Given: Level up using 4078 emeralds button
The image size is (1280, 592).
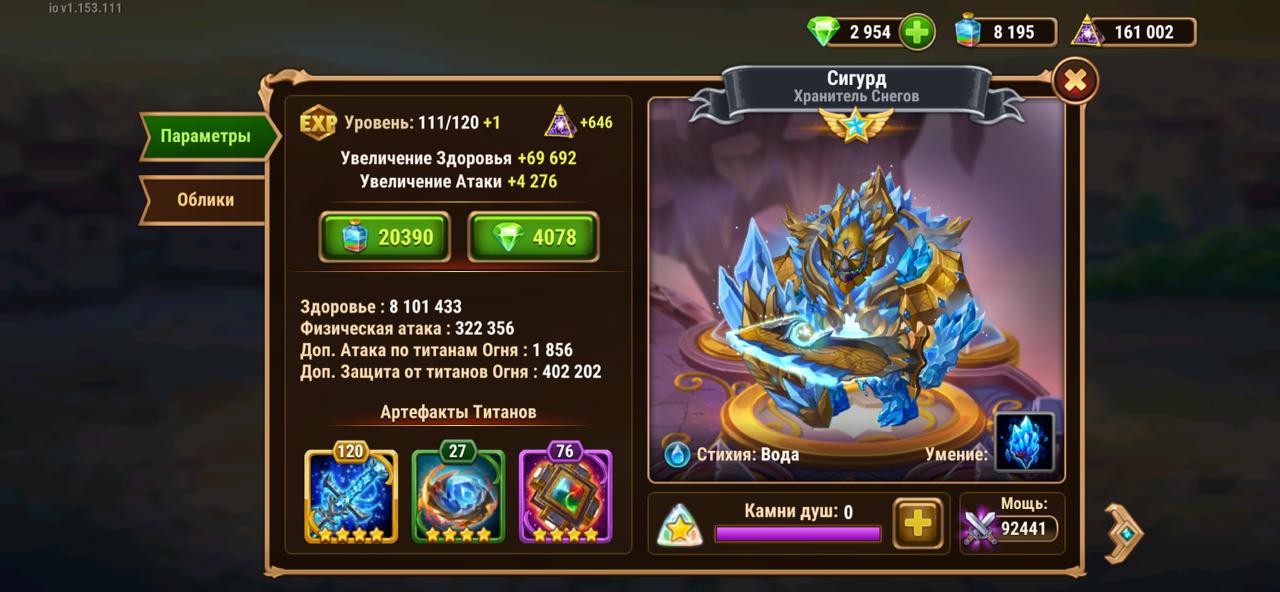Looking at the screenshot, I should click(x=533, y=237).
